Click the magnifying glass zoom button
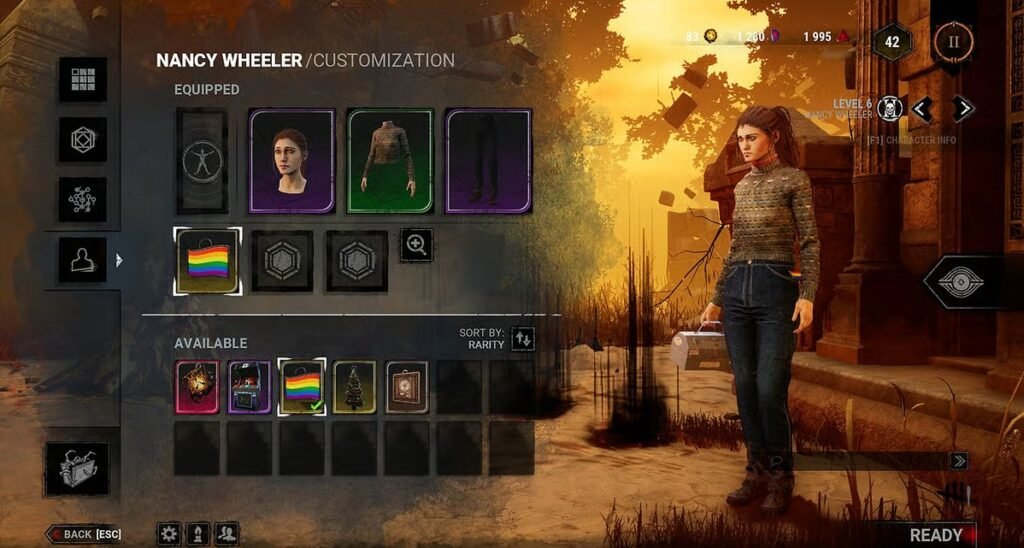Screen dimensions: 1024x548 [416, 245]
